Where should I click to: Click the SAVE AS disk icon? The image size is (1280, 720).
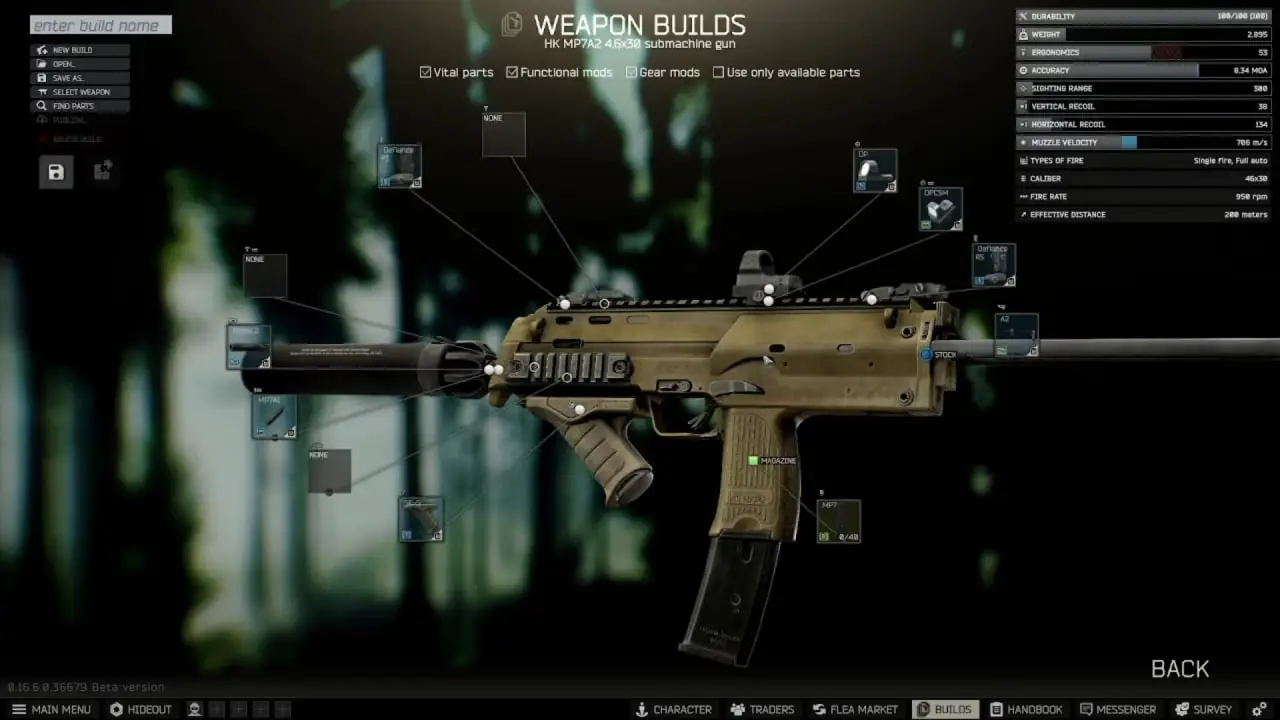[40, 77]
